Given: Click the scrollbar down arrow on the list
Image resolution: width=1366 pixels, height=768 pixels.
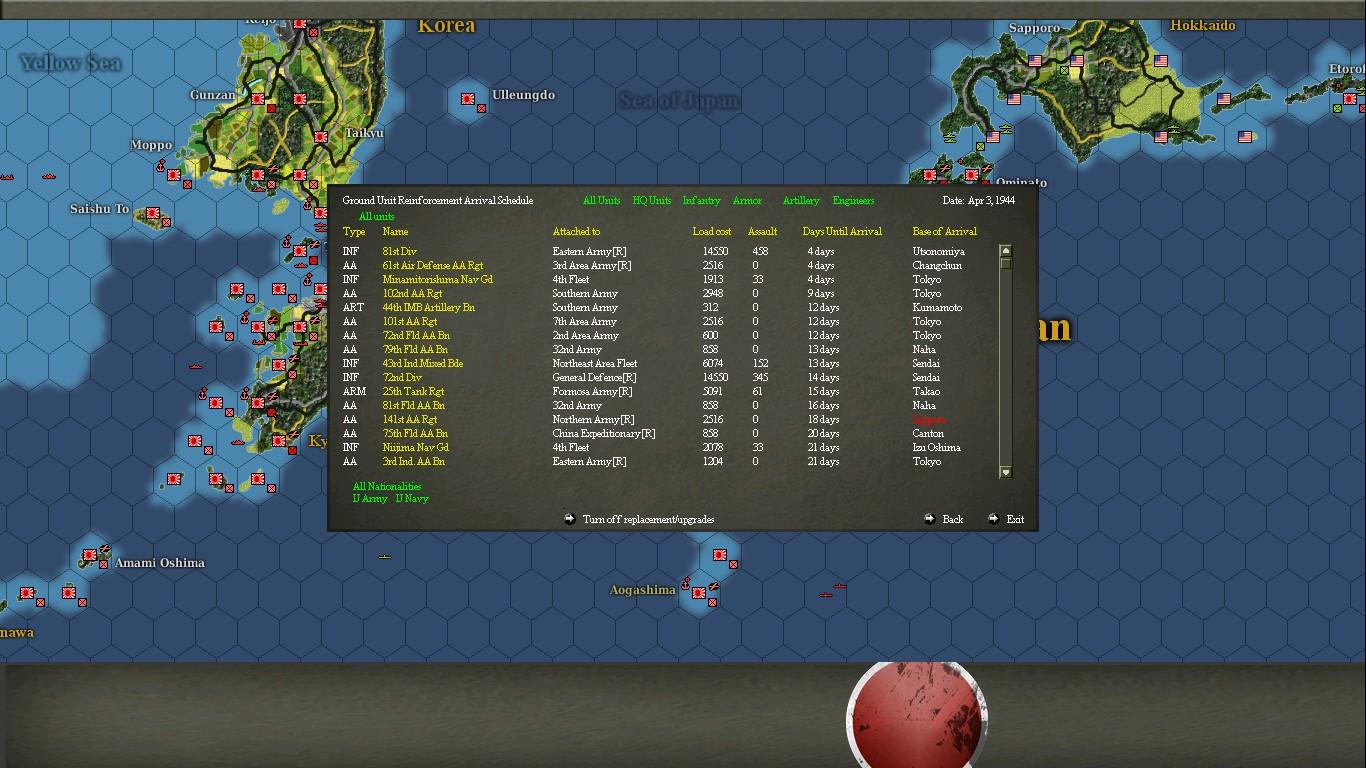Looking at the screenshot, I should [1005, 471].
